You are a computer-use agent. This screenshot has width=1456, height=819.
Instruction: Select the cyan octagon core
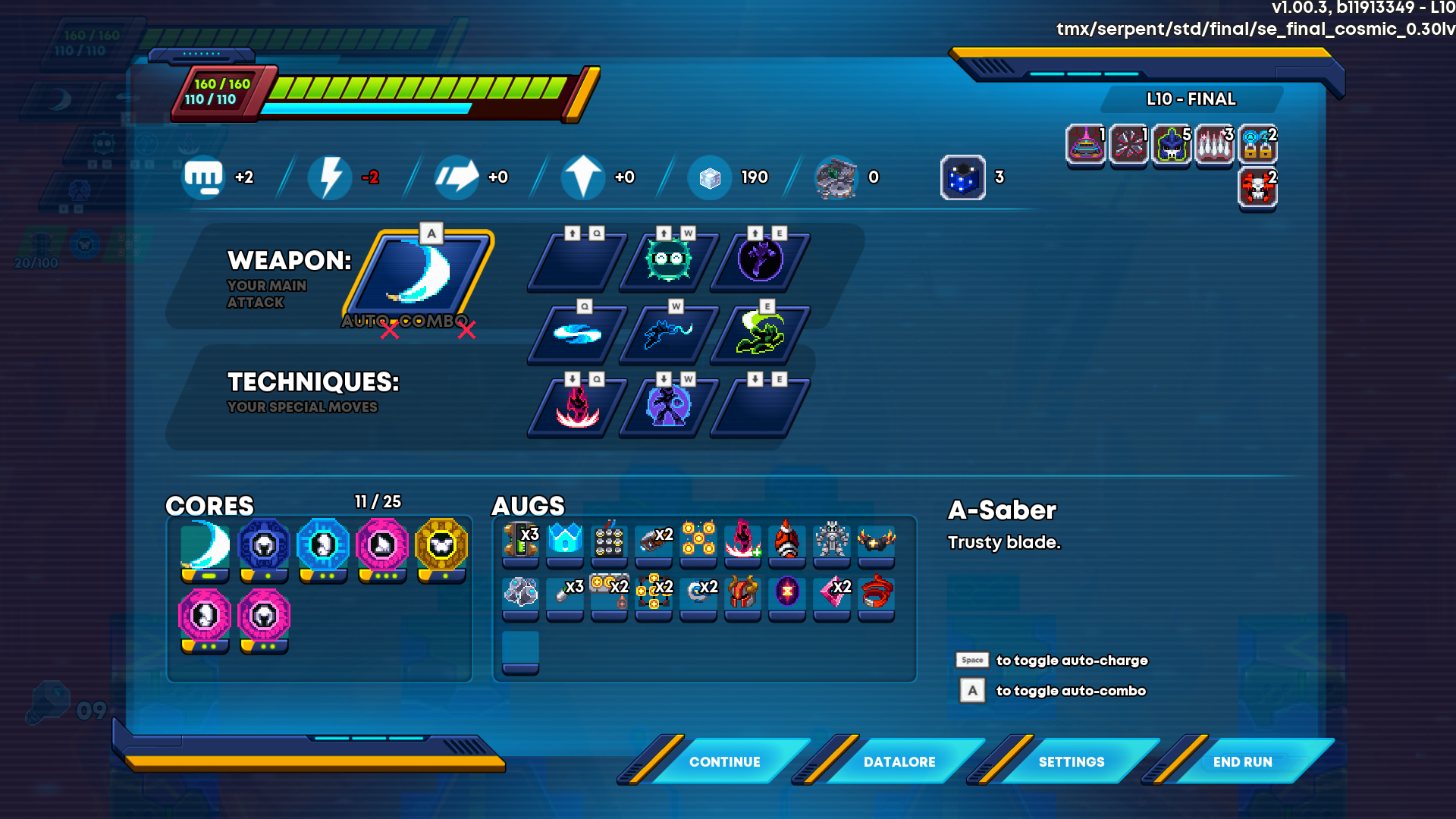pos(323,546)
